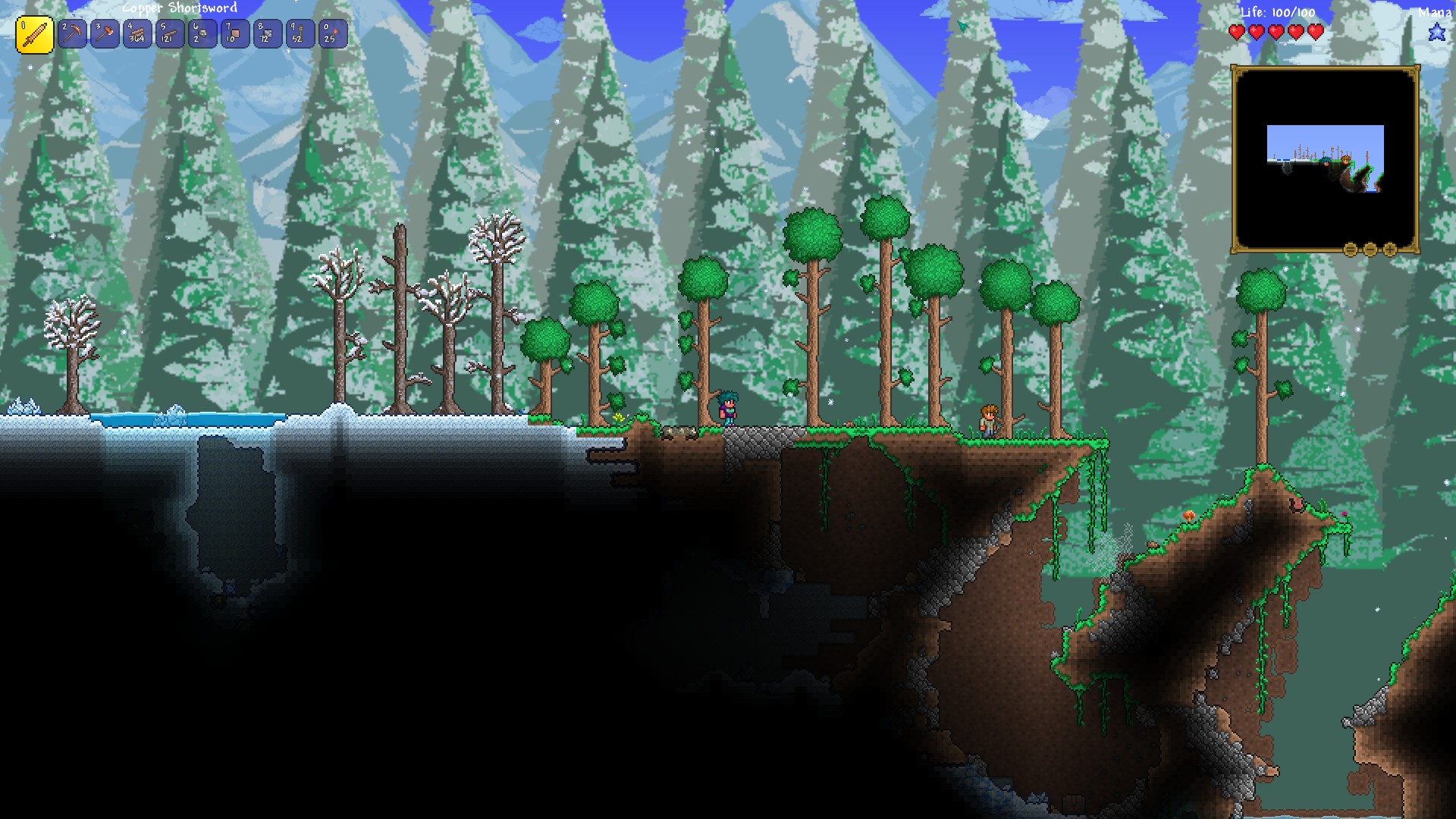Click the Copper Shortsword name text above the hotbar
This screenshot has width=1456, height=819.
tap(180, 8)
